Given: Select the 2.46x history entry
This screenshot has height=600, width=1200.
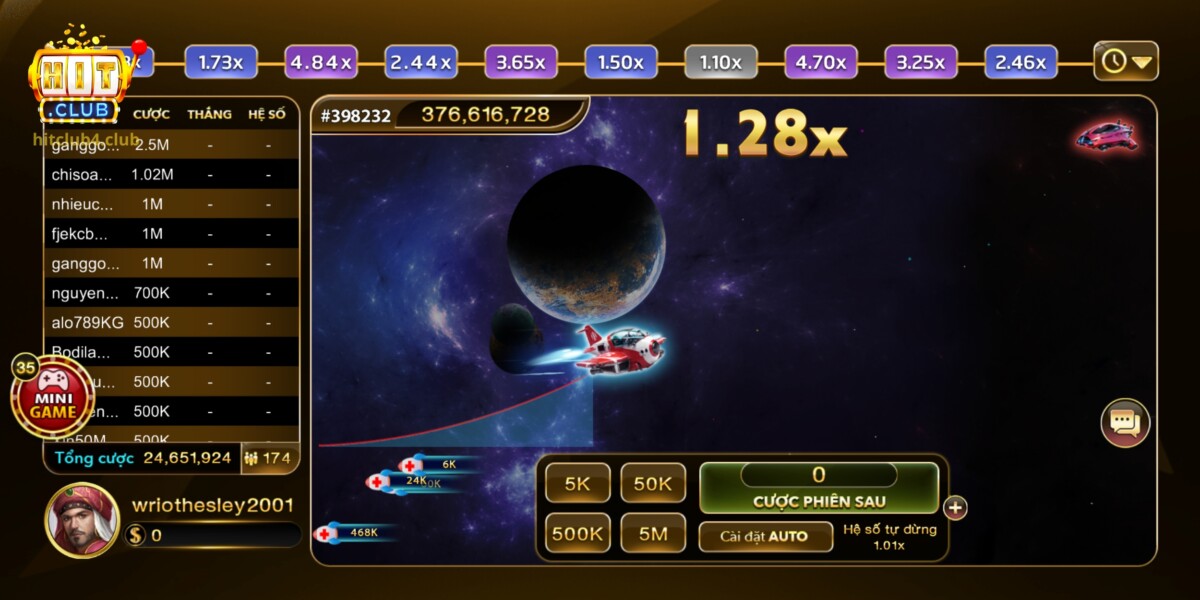Looking at the screenshot, I should [x=1021, y=62].
